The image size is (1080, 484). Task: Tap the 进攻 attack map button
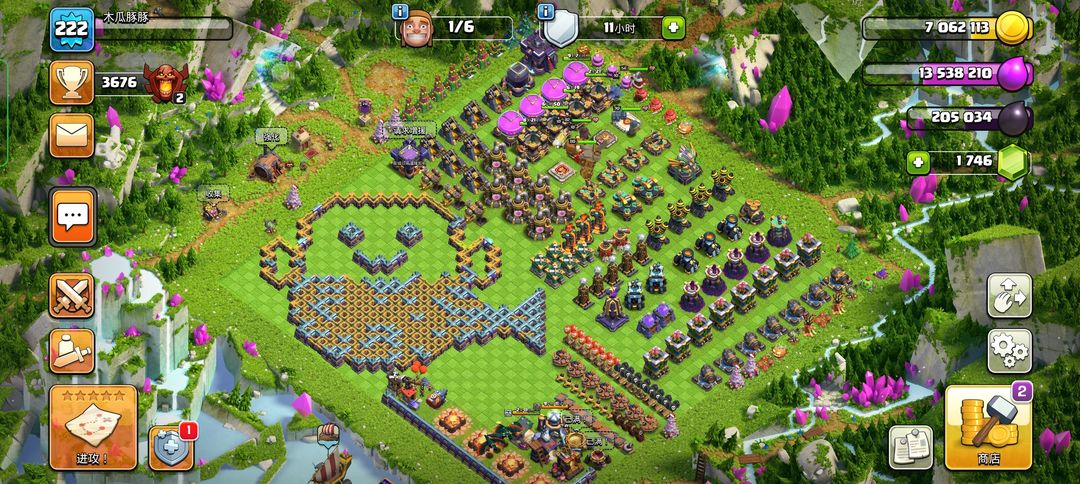[93, 427]
